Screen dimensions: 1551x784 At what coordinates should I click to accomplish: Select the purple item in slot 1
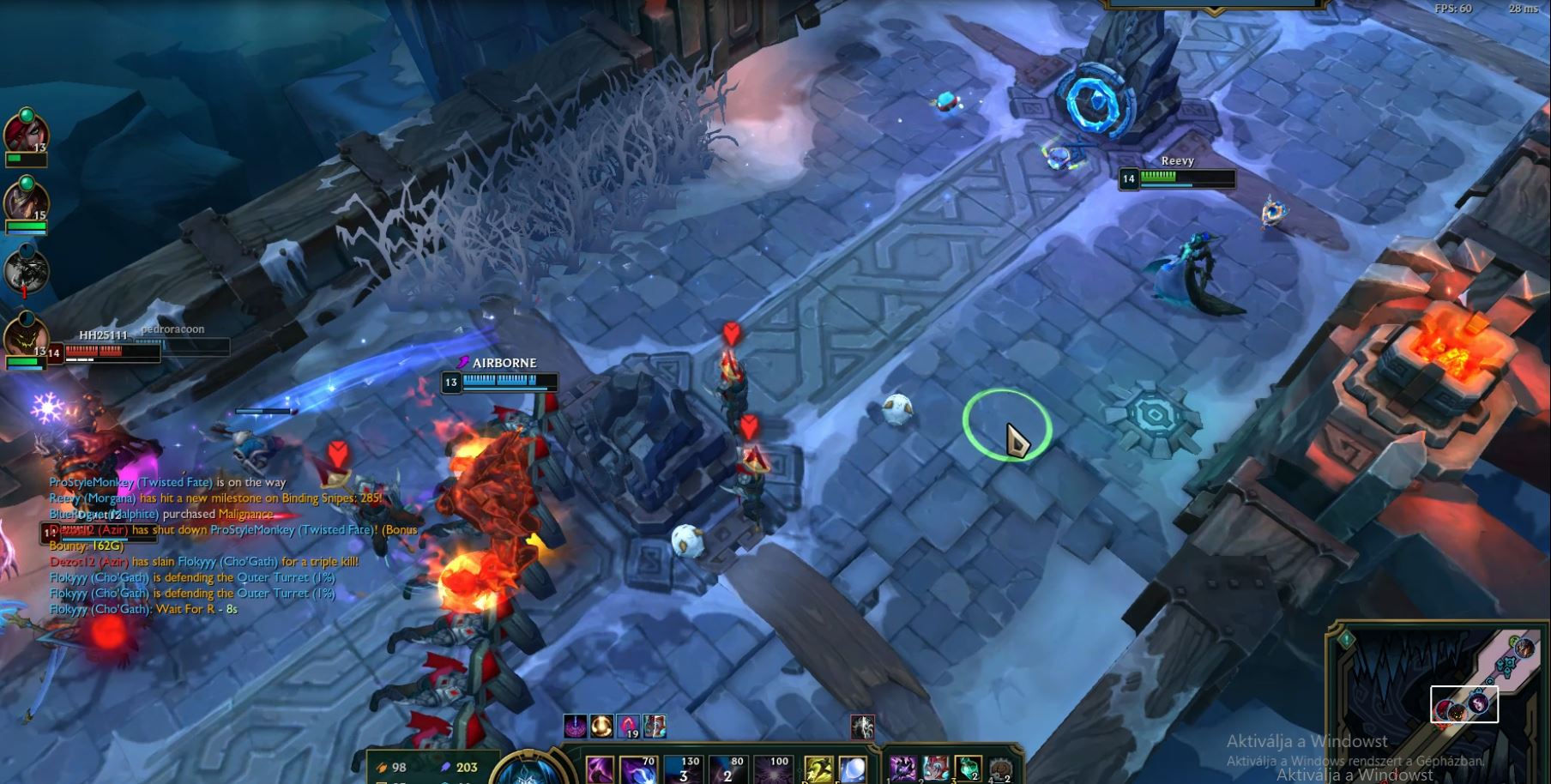click(902, 769)
